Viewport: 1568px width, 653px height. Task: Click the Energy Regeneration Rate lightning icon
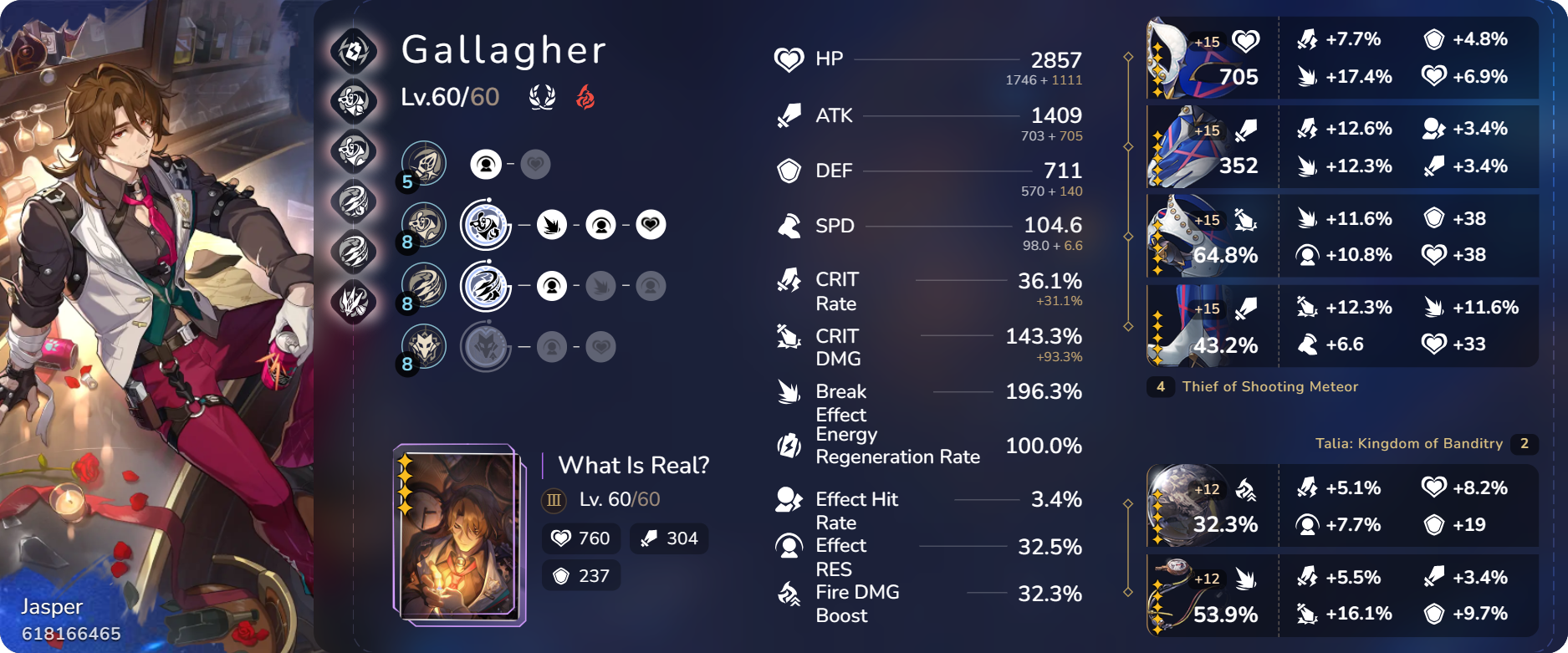point(787,446)
